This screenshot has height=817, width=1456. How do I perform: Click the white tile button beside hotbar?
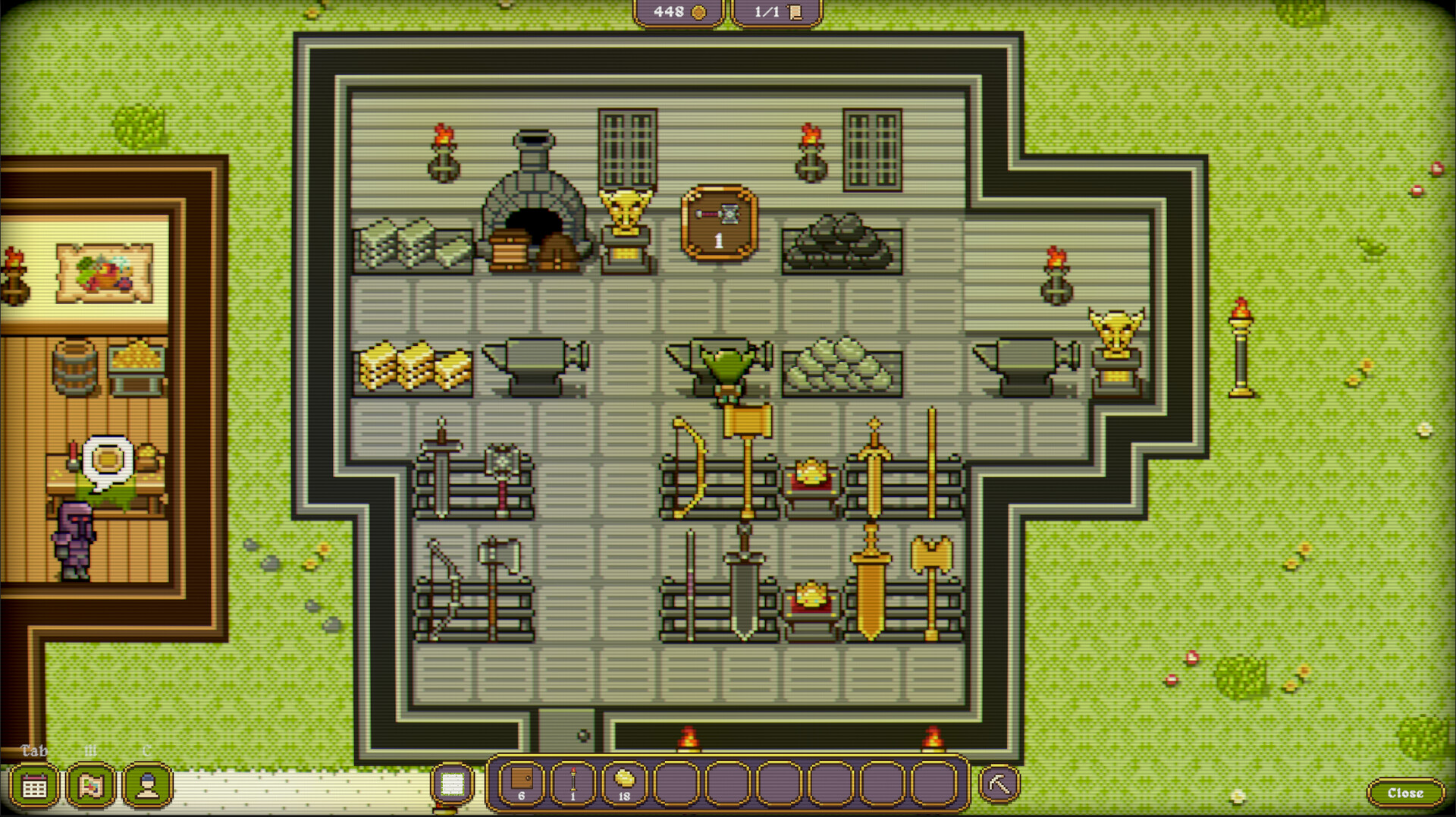(453, 784)
